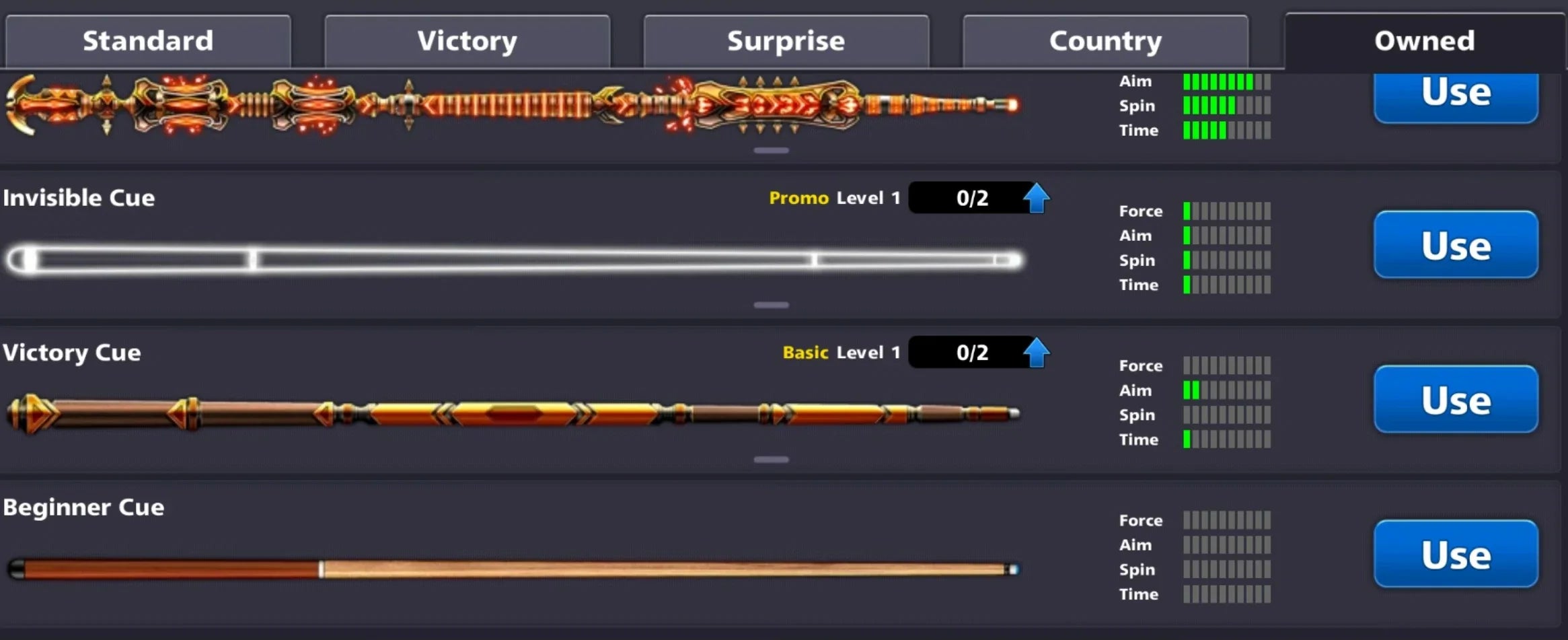
Task: Click the Owned tab
Action: [x=1422, y=40]
